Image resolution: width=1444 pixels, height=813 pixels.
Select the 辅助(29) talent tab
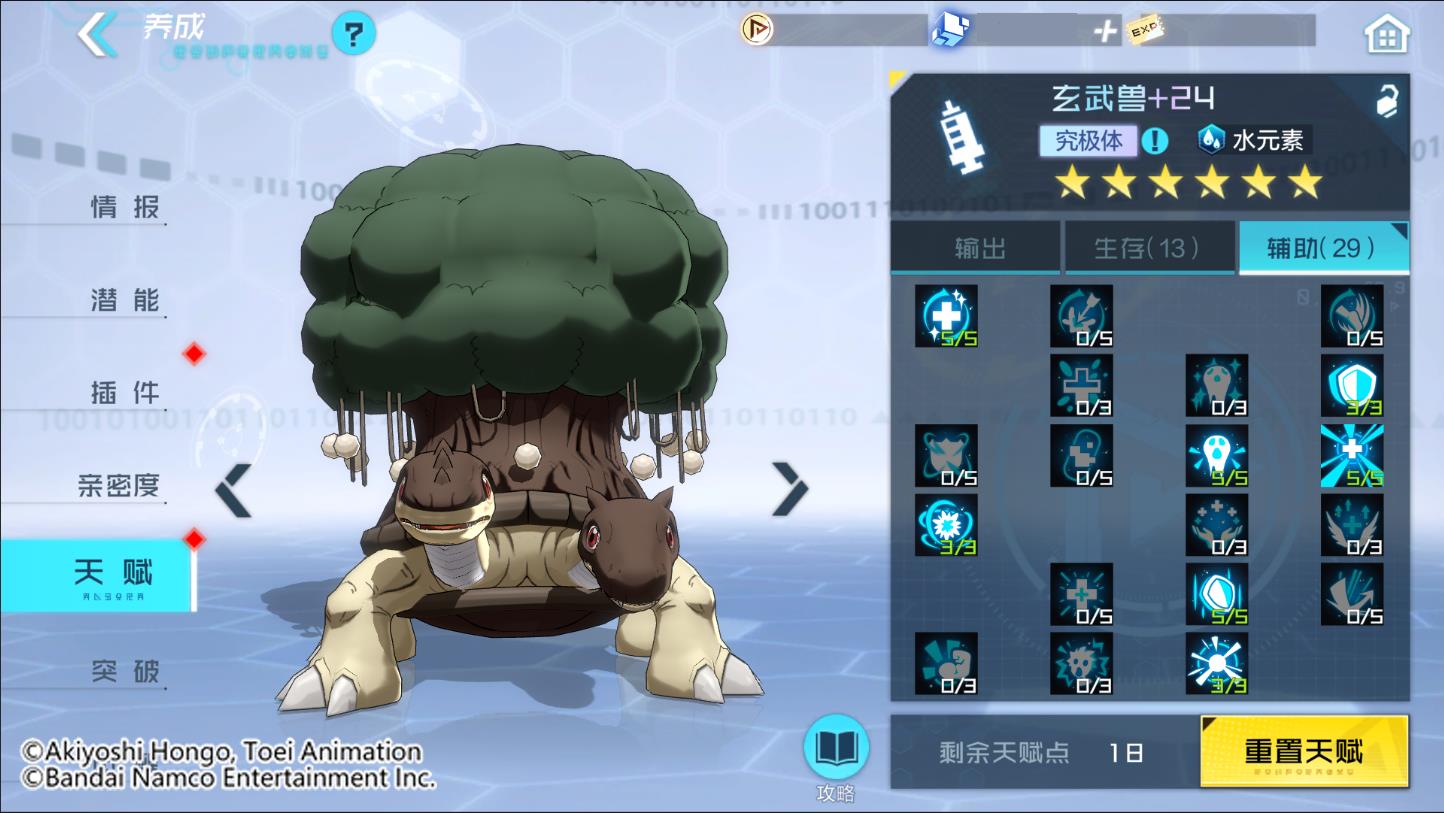point(1322,248)
